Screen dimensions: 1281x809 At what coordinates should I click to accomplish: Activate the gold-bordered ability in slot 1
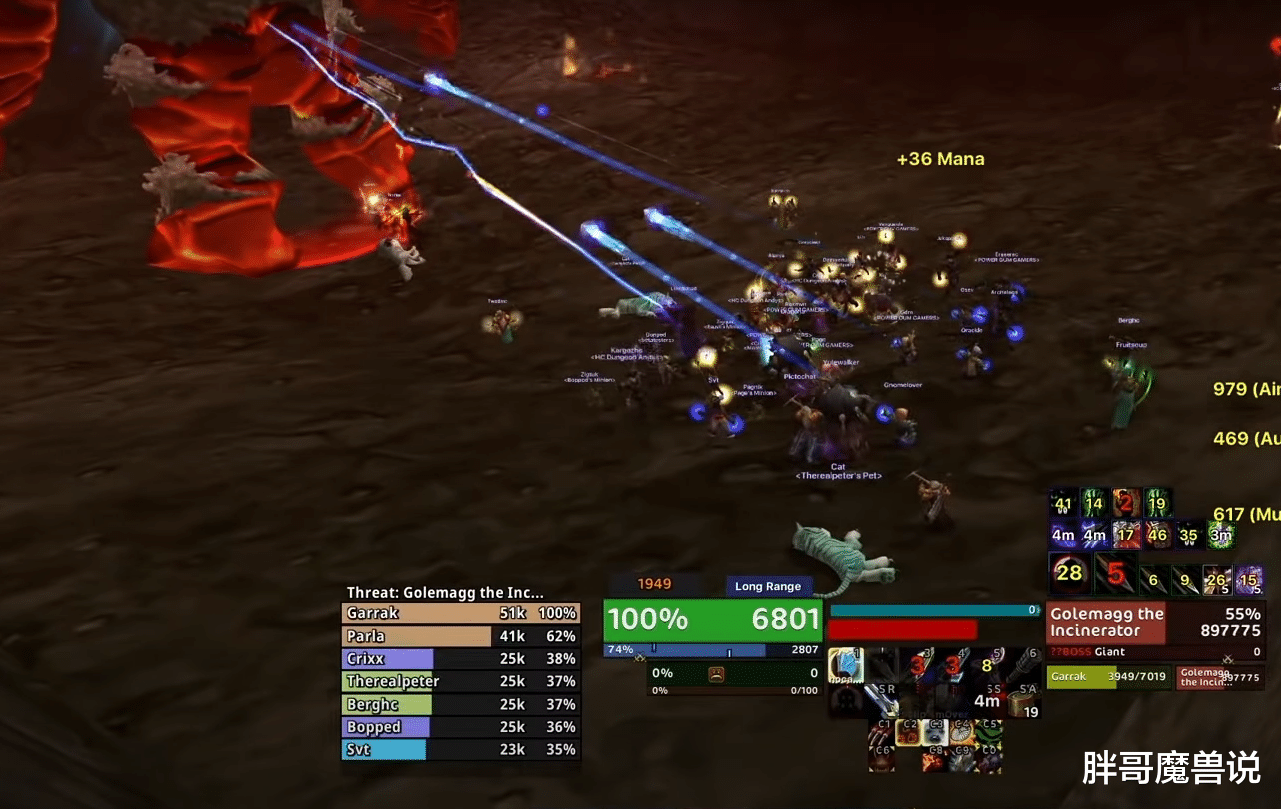[x=845, y=666]
